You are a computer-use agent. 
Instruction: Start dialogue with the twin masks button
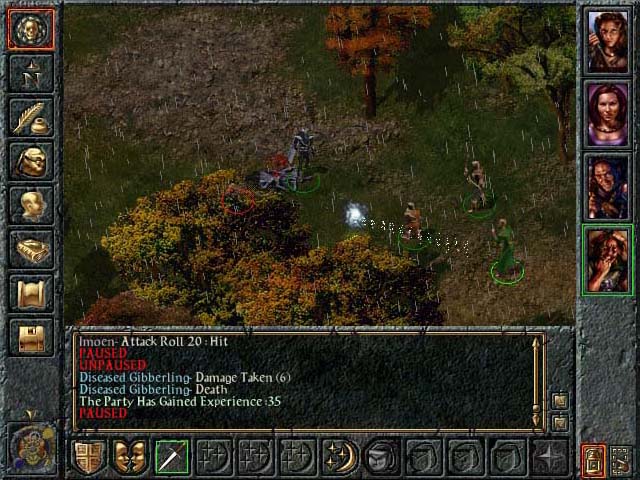click(x=131, y=458)
